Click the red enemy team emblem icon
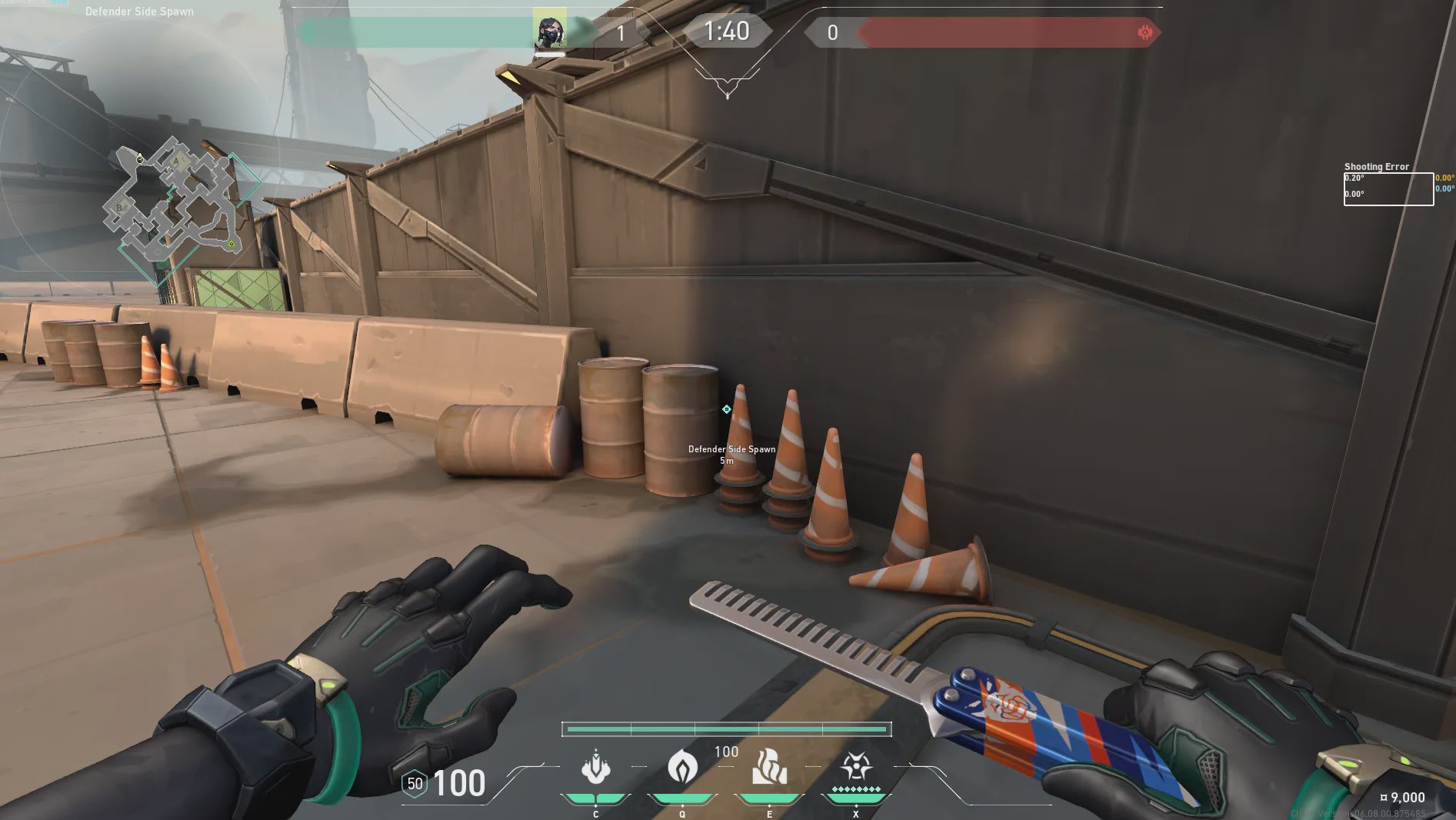This screenshot has width=1456, height=820. 1144,32
